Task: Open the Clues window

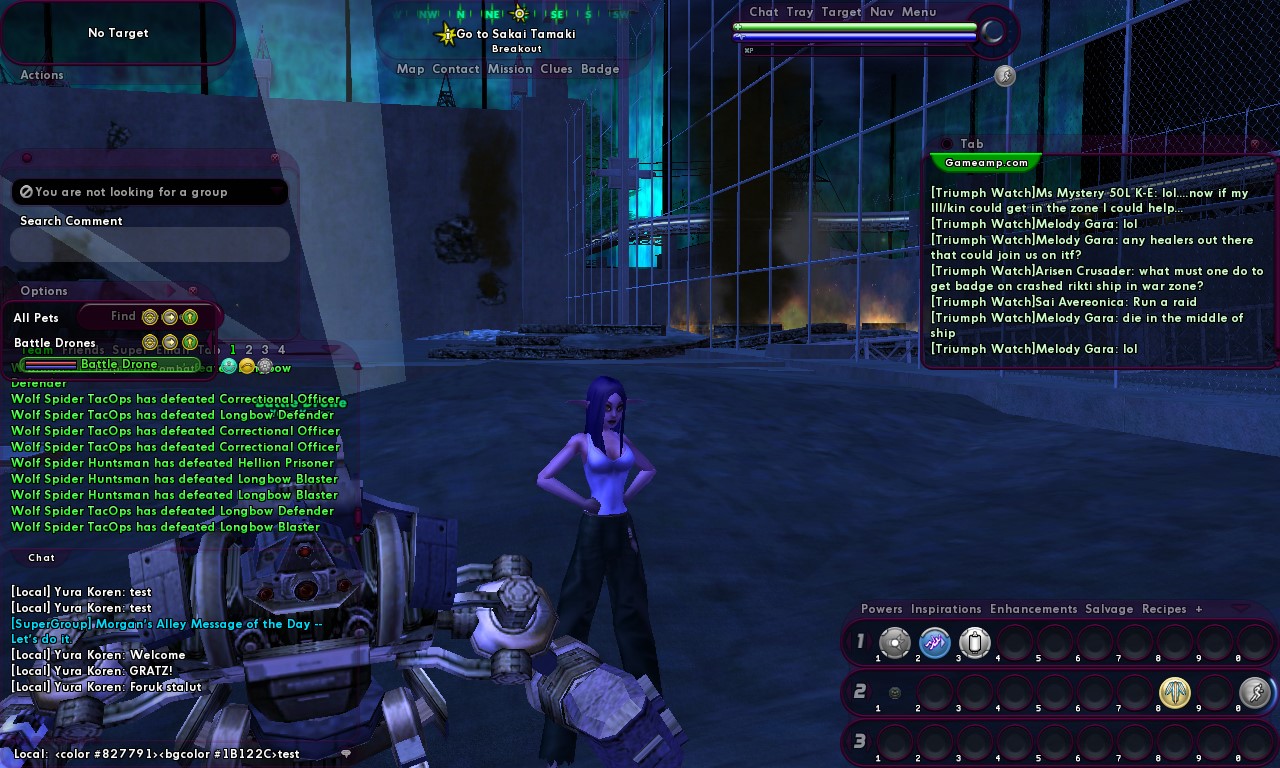Action: (x=556, y=69)
